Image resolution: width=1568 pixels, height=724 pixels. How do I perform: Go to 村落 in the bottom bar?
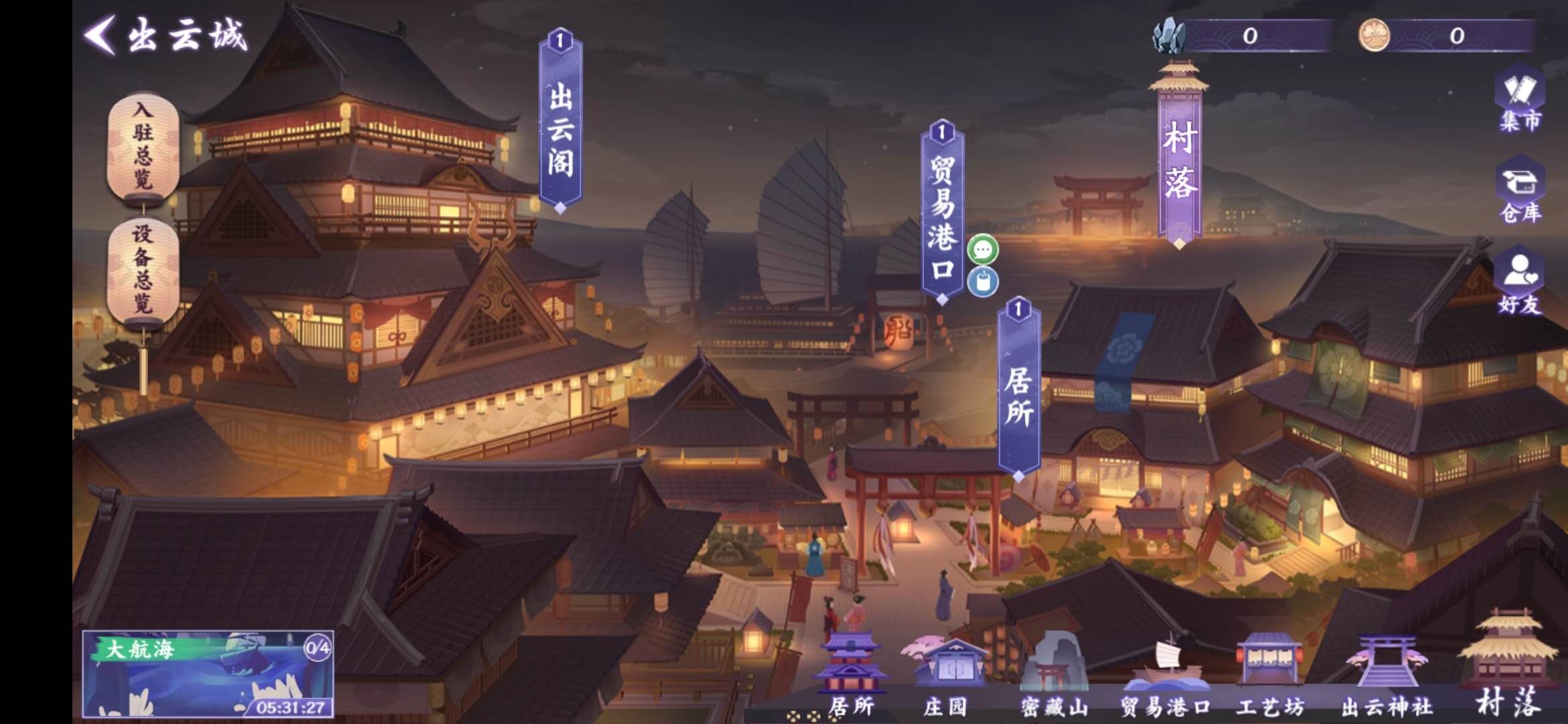pos(1509,667)
